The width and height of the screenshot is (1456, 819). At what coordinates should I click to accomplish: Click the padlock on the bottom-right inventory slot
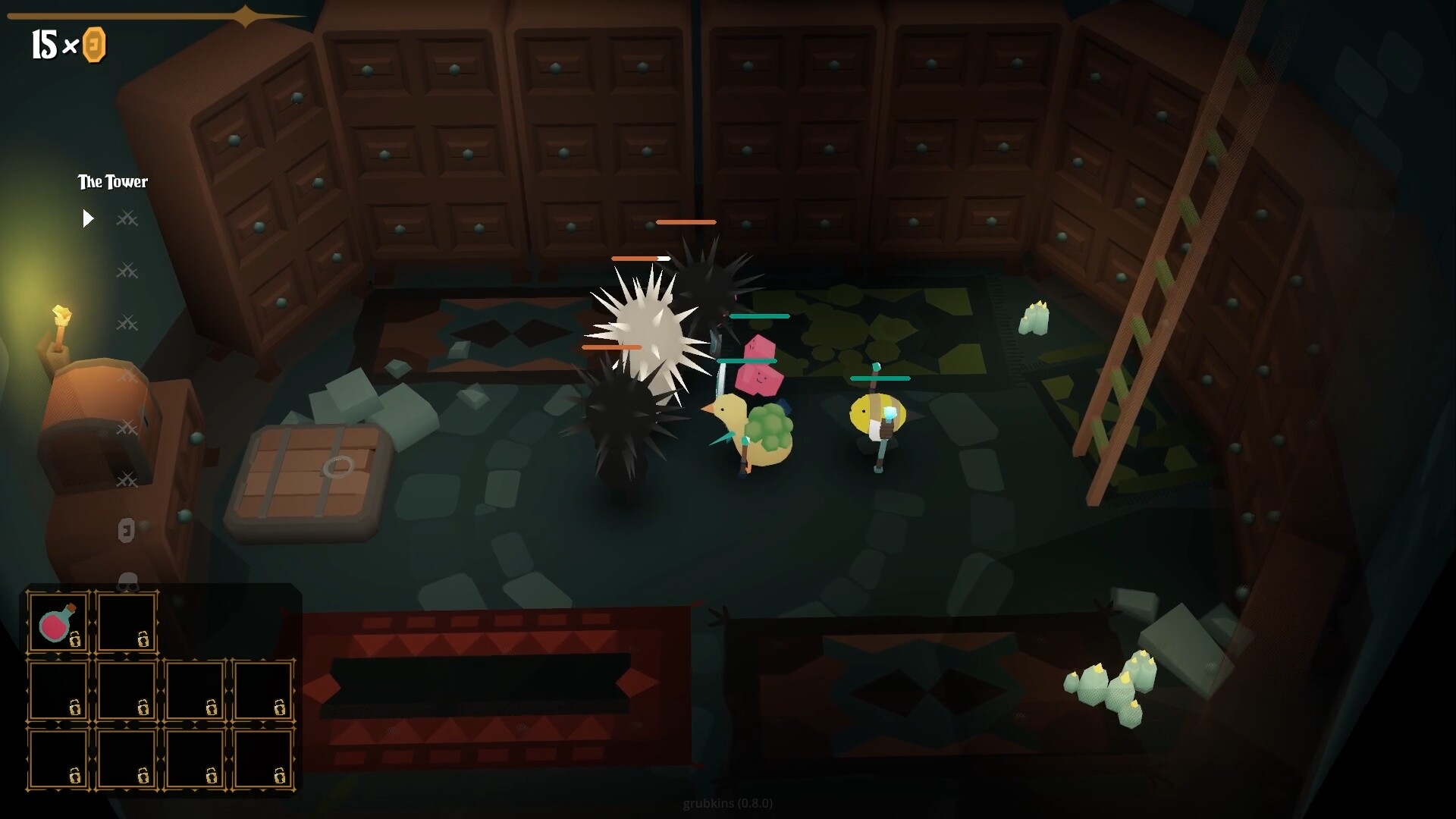click(x=279, y=777)
